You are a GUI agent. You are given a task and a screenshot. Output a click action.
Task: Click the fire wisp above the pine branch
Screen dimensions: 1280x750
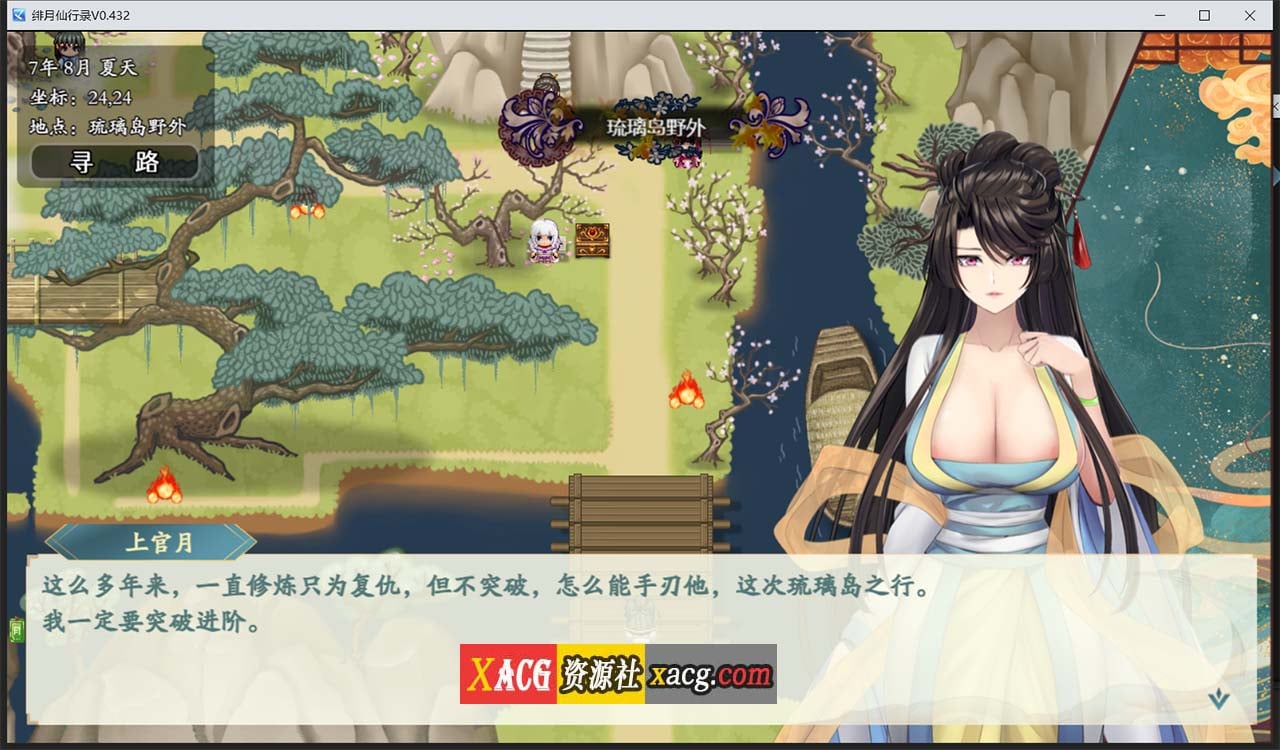click(x=308, y=213)
